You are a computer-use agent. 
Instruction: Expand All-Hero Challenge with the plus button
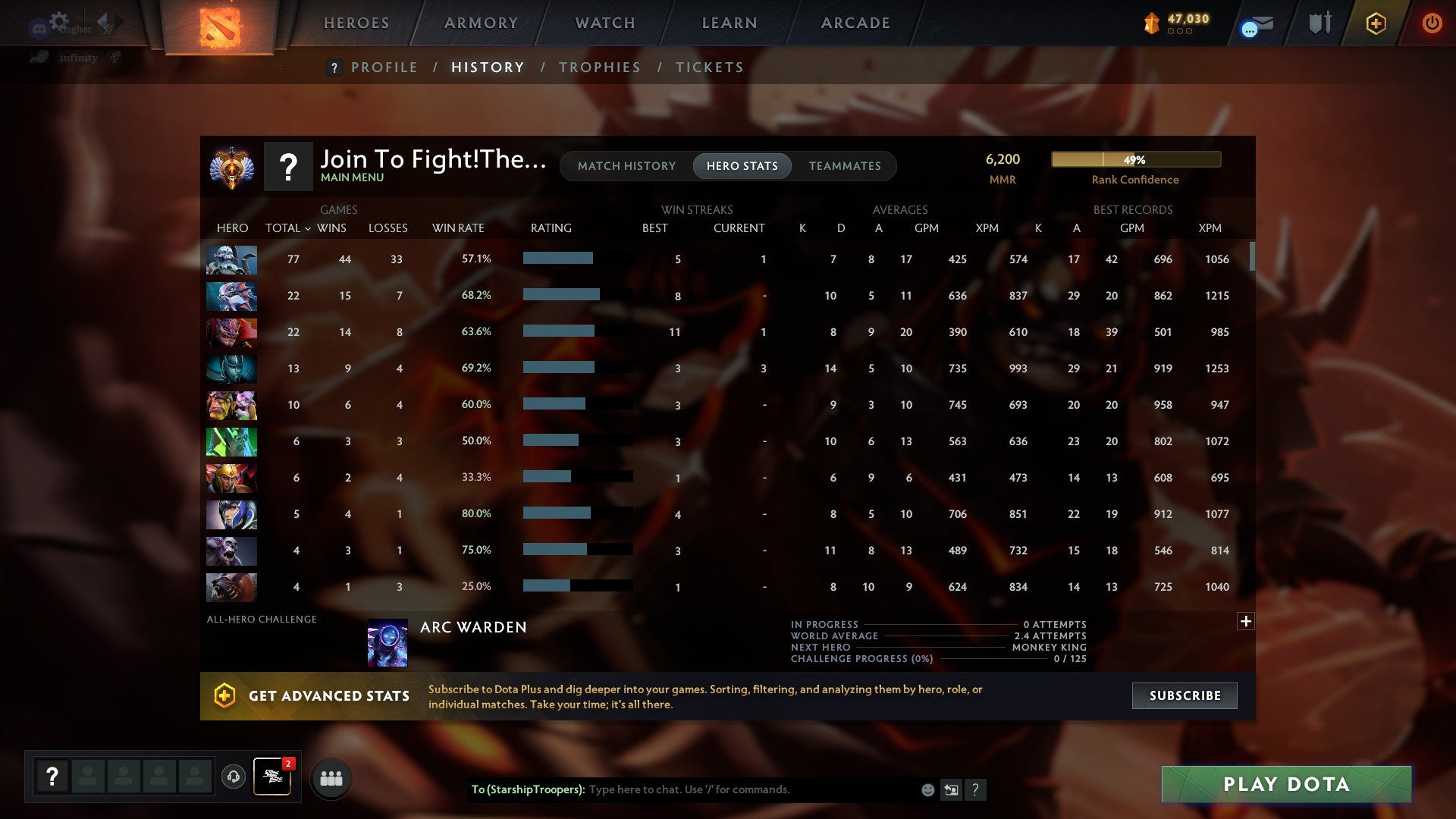[x=1246, y=621]
